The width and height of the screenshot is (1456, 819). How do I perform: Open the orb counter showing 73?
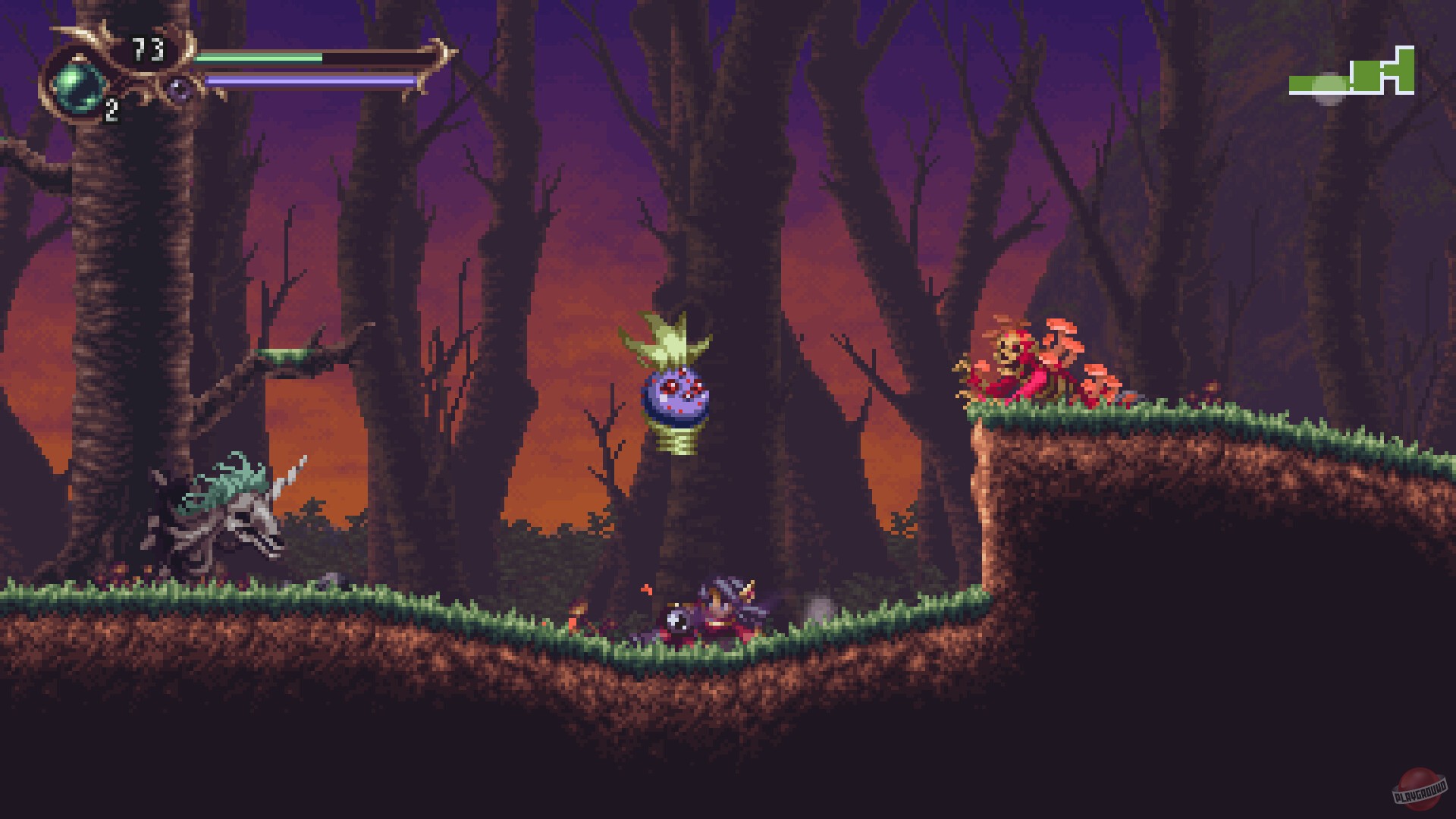[148, 47]
